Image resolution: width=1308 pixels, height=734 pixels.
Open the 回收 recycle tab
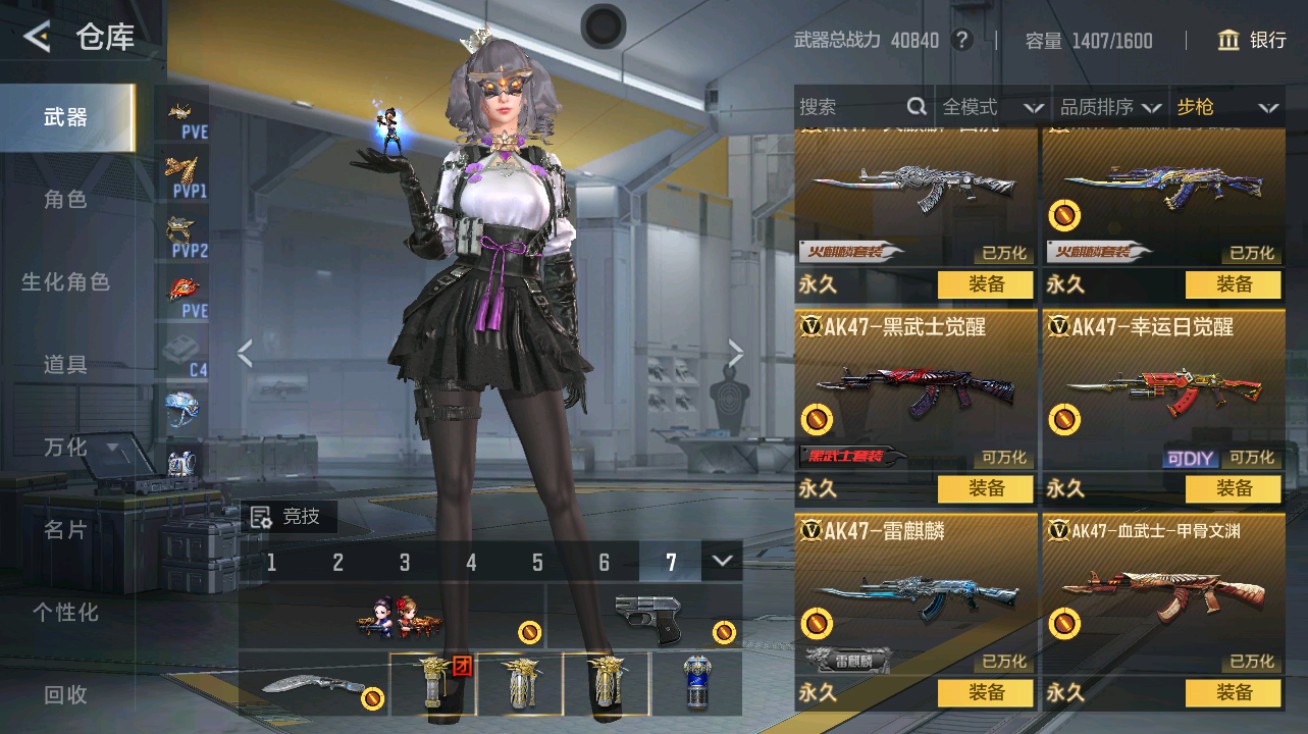coord(62,694)
